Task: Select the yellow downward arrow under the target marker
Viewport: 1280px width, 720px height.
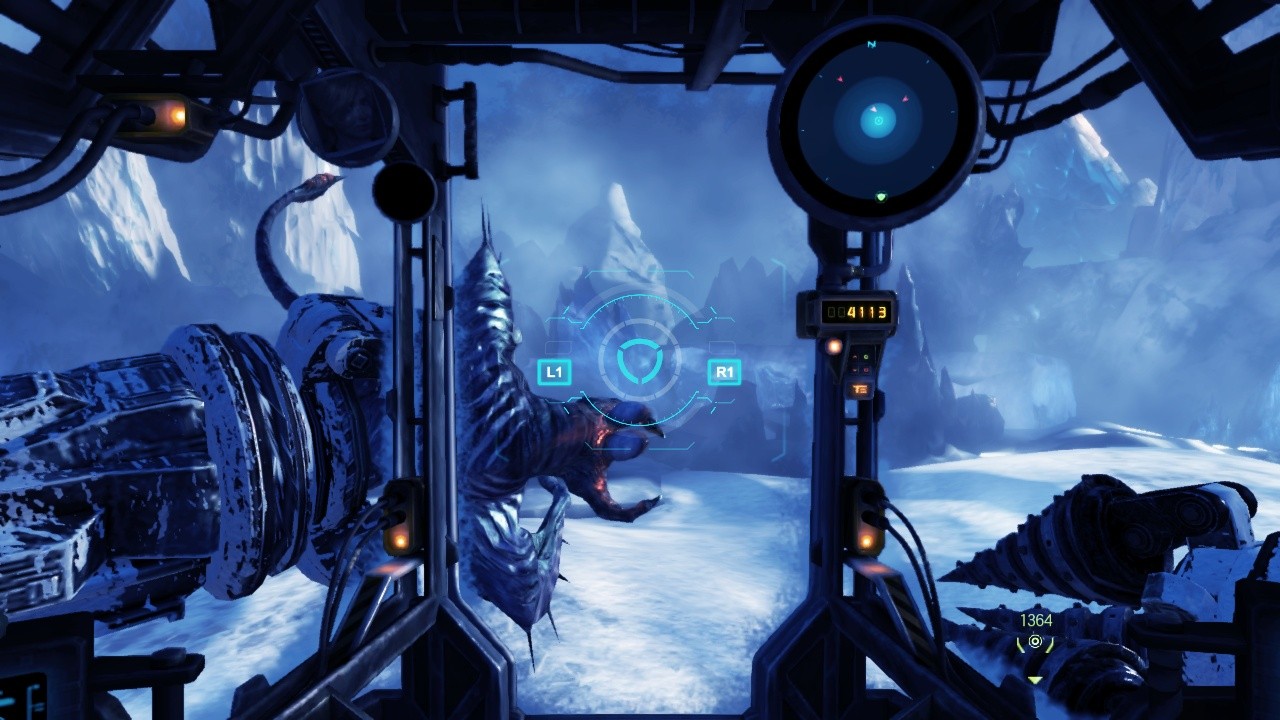Action: click(1035, 681)
